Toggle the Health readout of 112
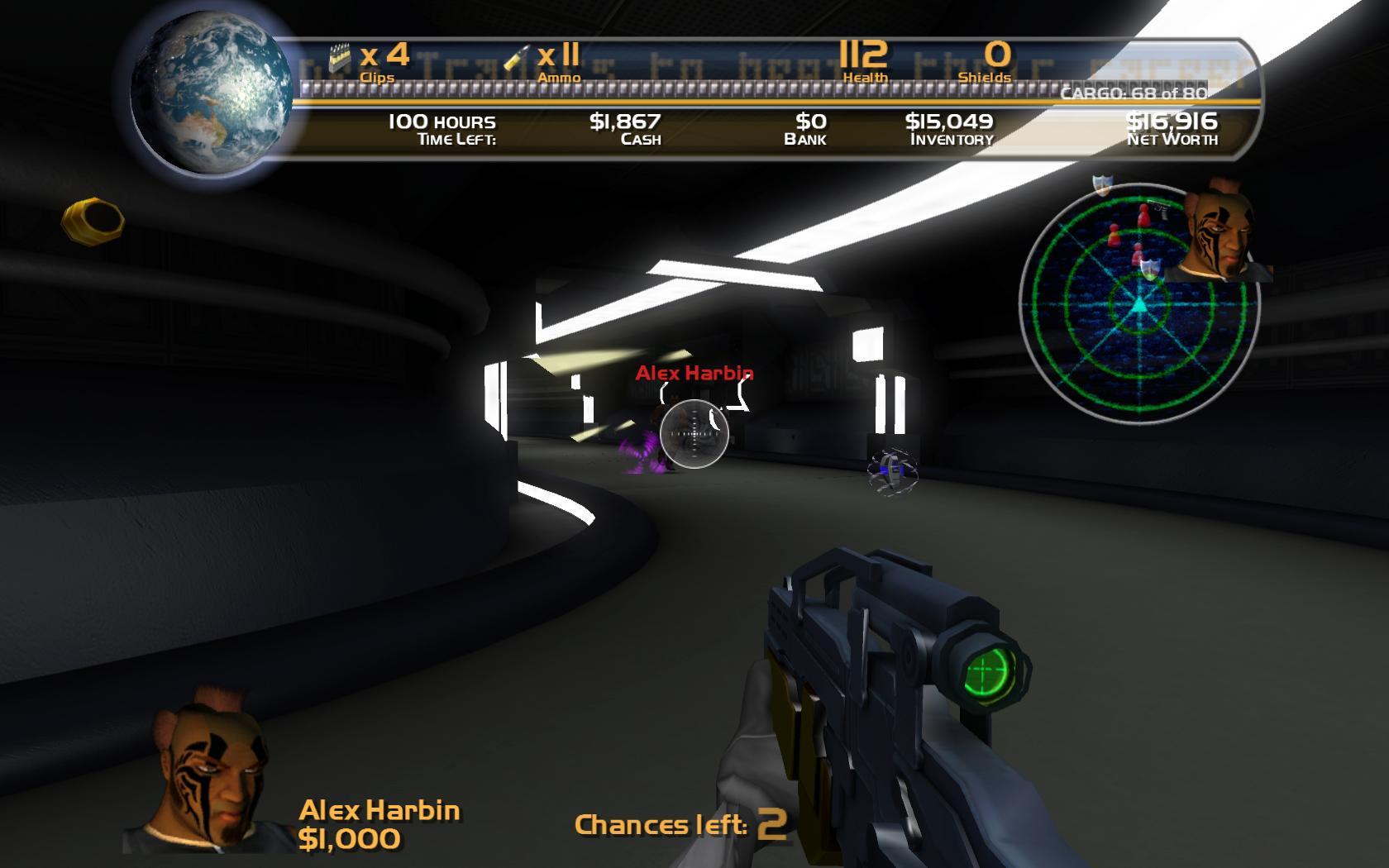 862,62
